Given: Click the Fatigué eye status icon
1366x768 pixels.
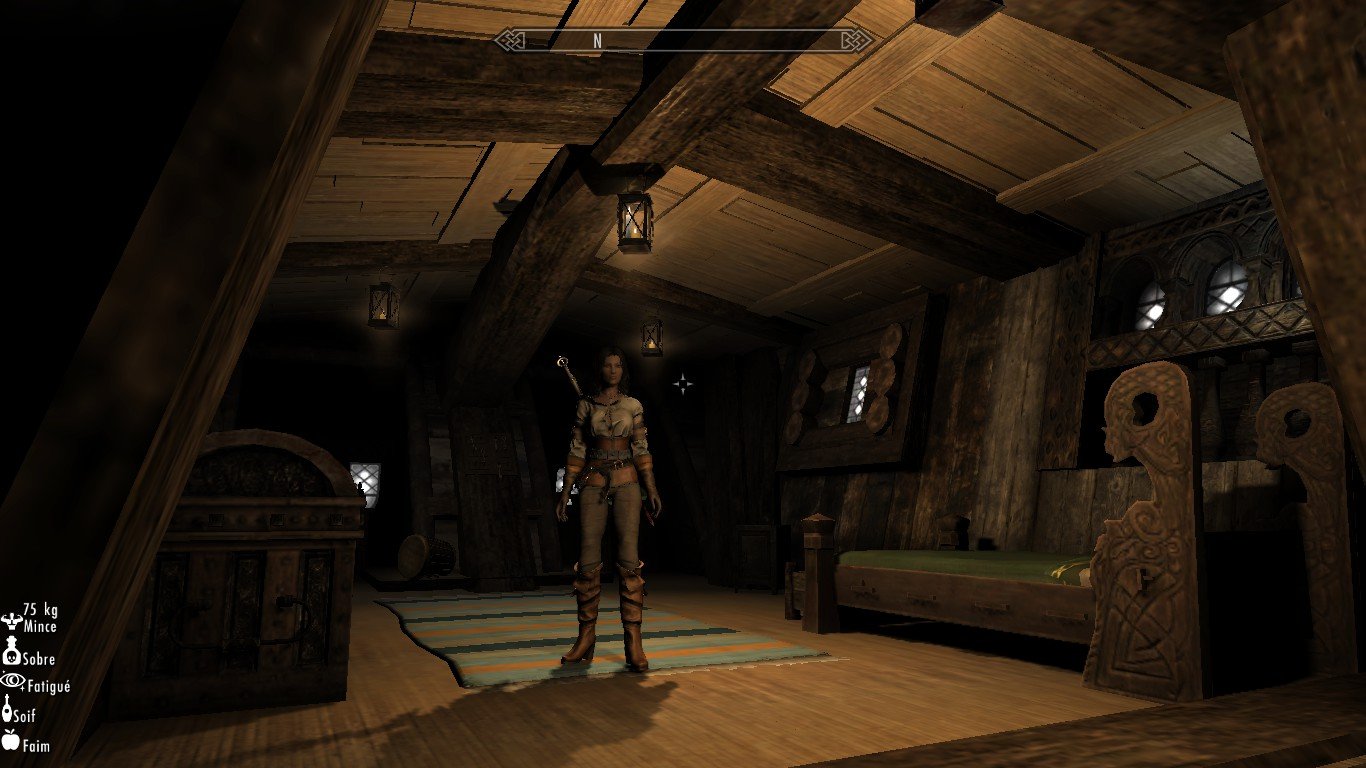Looking at the screenshot, I should [11, 681].
